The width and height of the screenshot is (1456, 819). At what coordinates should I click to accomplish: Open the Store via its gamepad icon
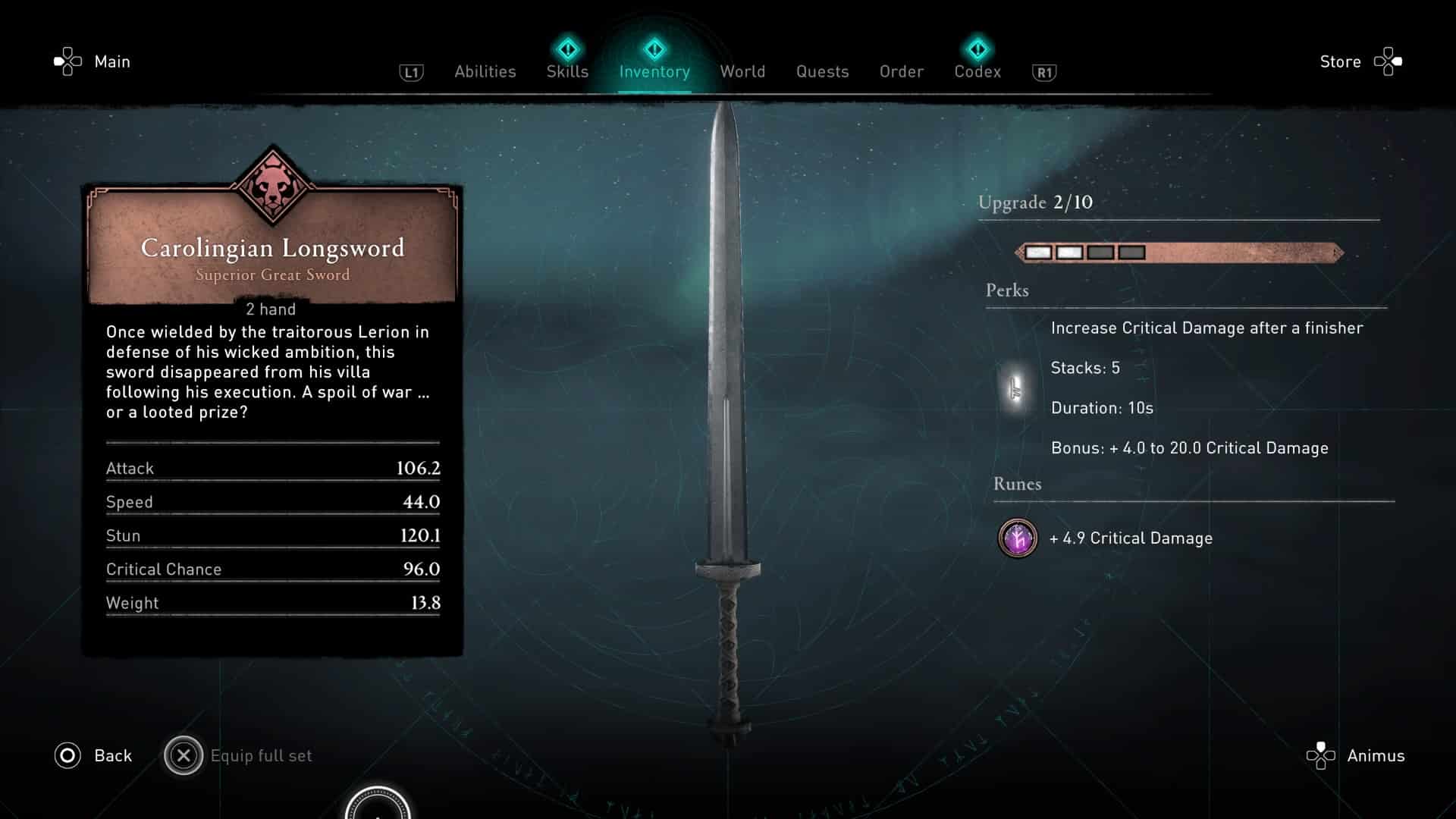tap(1390, 61)
